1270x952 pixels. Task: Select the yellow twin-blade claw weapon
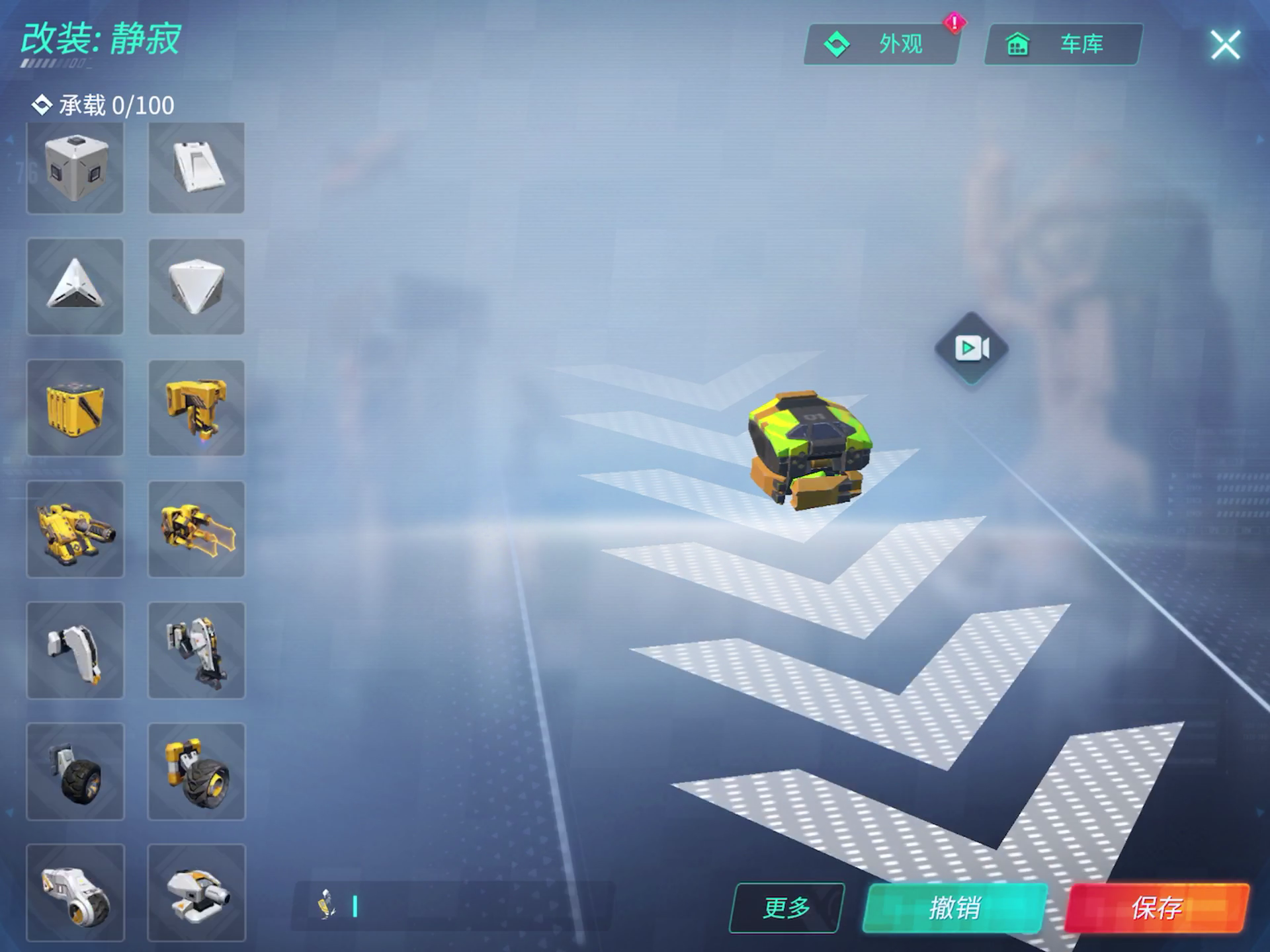tap(196, 529)
